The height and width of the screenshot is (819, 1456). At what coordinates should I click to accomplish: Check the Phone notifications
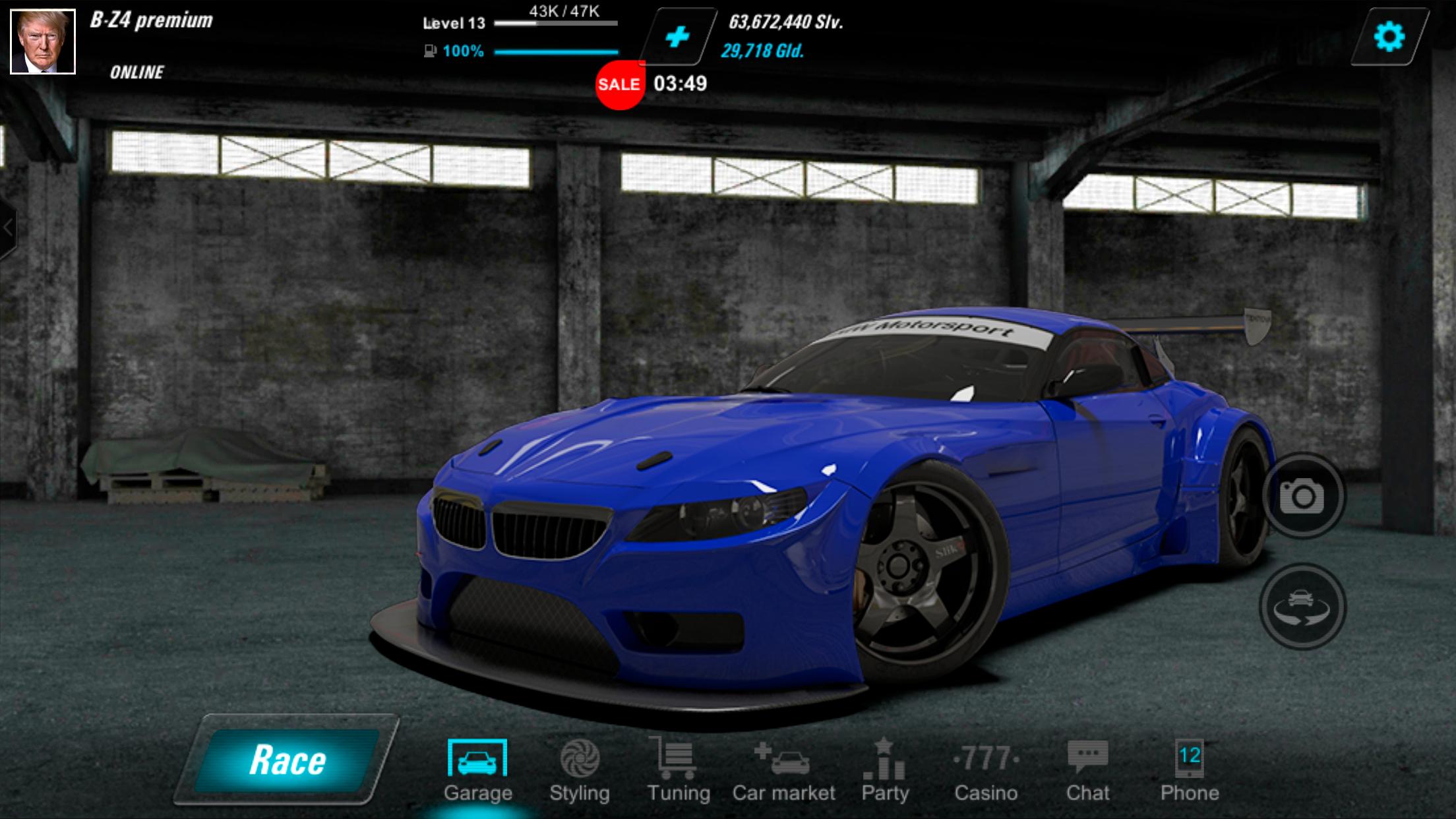pyautogui.click(x=1190, y=770)
